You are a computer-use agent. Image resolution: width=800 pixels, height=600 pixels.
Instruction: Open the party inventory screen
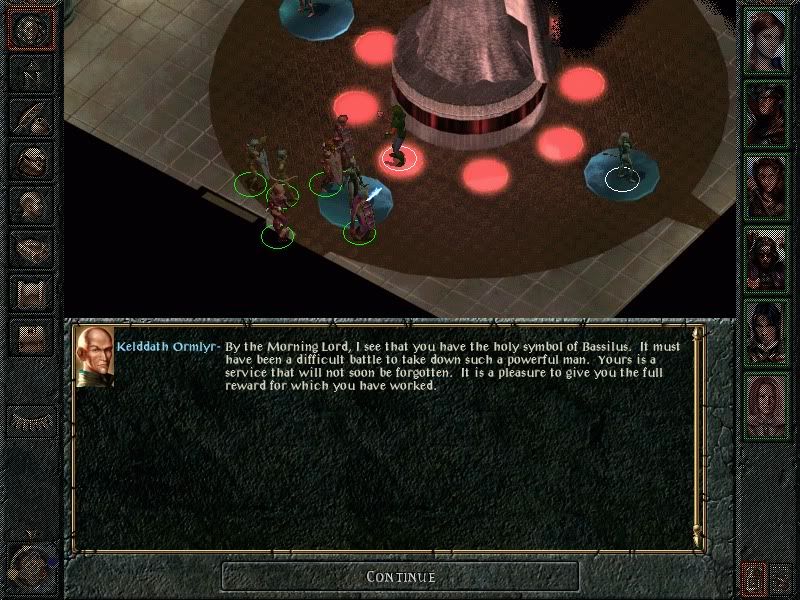coord(30,162)
